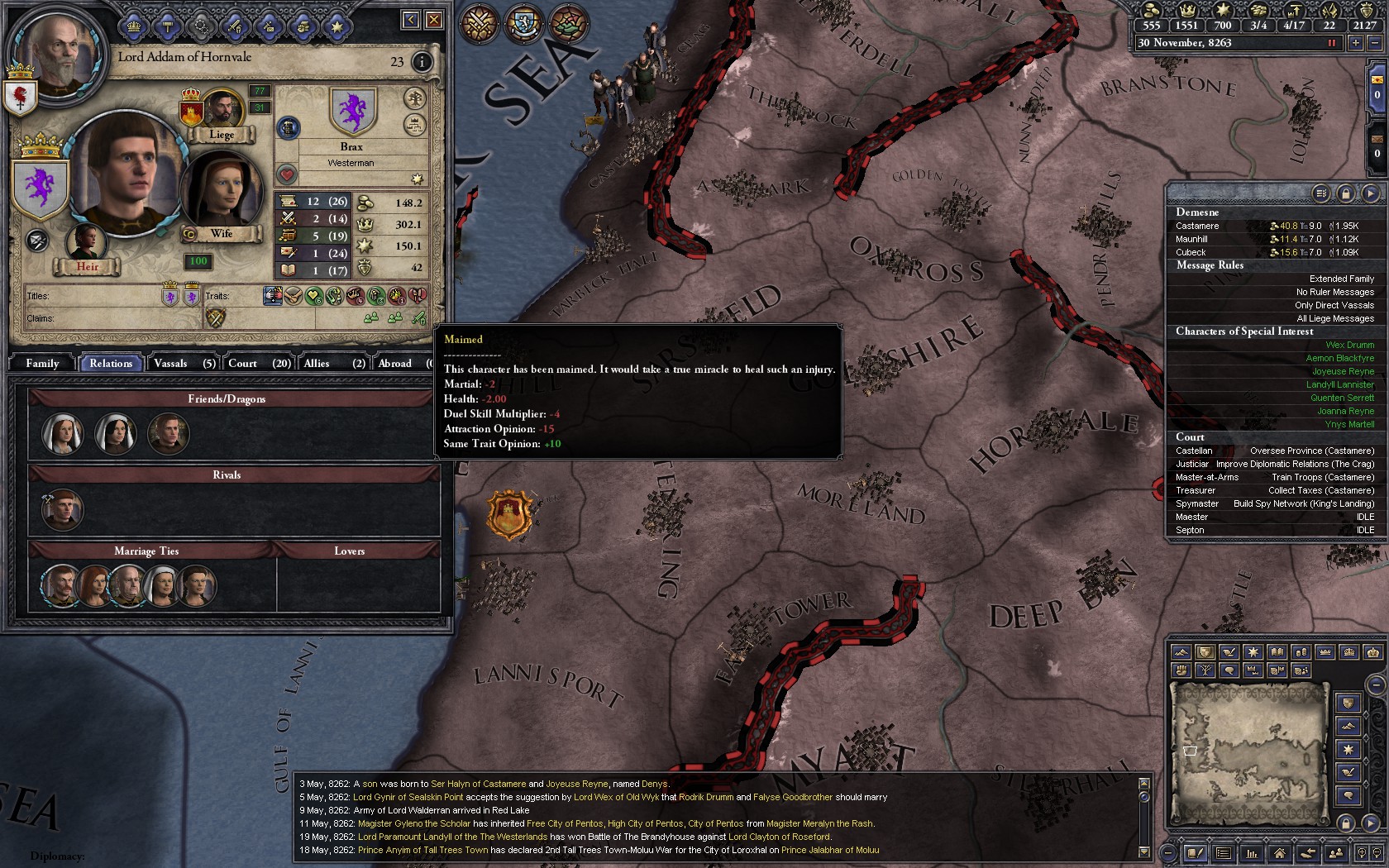
Task: Select the Liege portrait
Action: point(222,111)
